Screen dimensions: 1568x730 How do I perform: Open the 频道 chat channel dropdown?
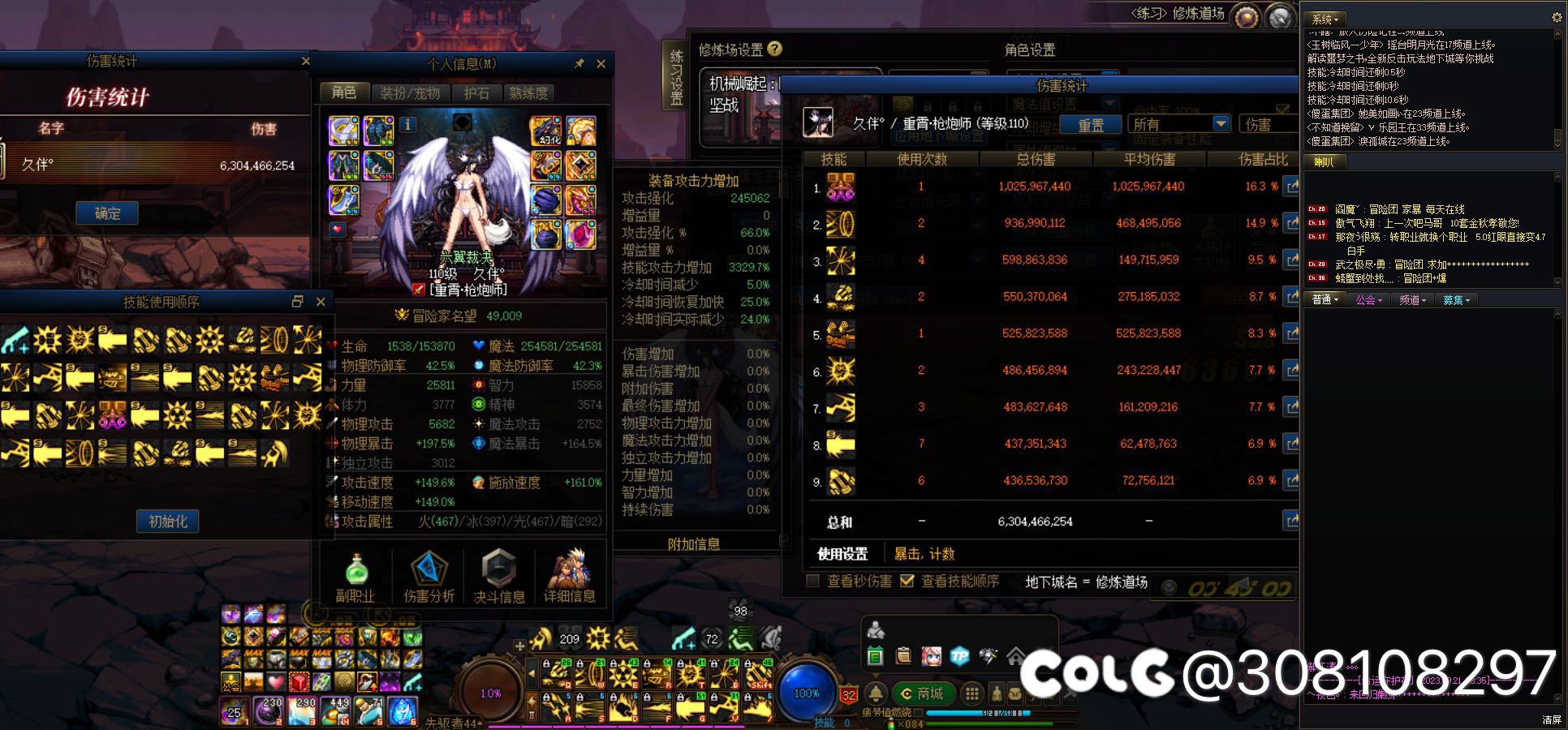(1413, 299)
